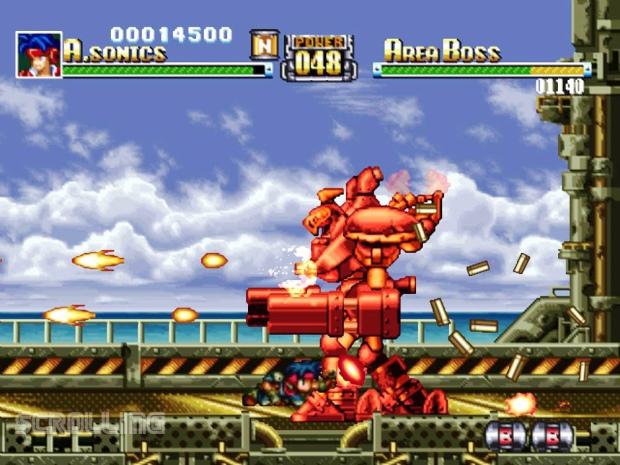Select the N weapon type icon
The height and width of the screenshot is (465, 620).
pyautogui.click(x=264, y=43)
